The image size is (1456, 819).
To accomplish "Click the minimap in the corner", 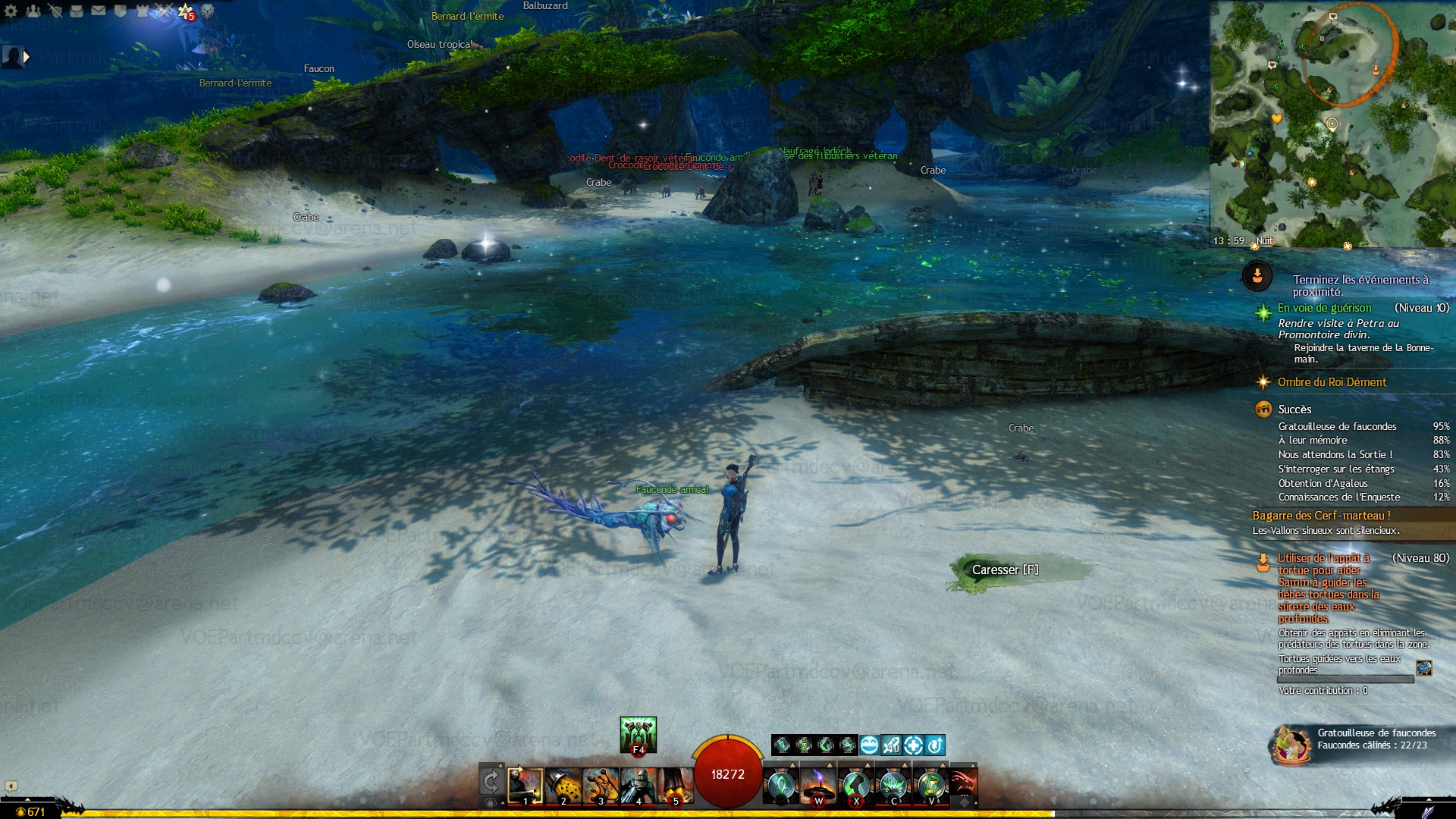I will point(1332,123).
